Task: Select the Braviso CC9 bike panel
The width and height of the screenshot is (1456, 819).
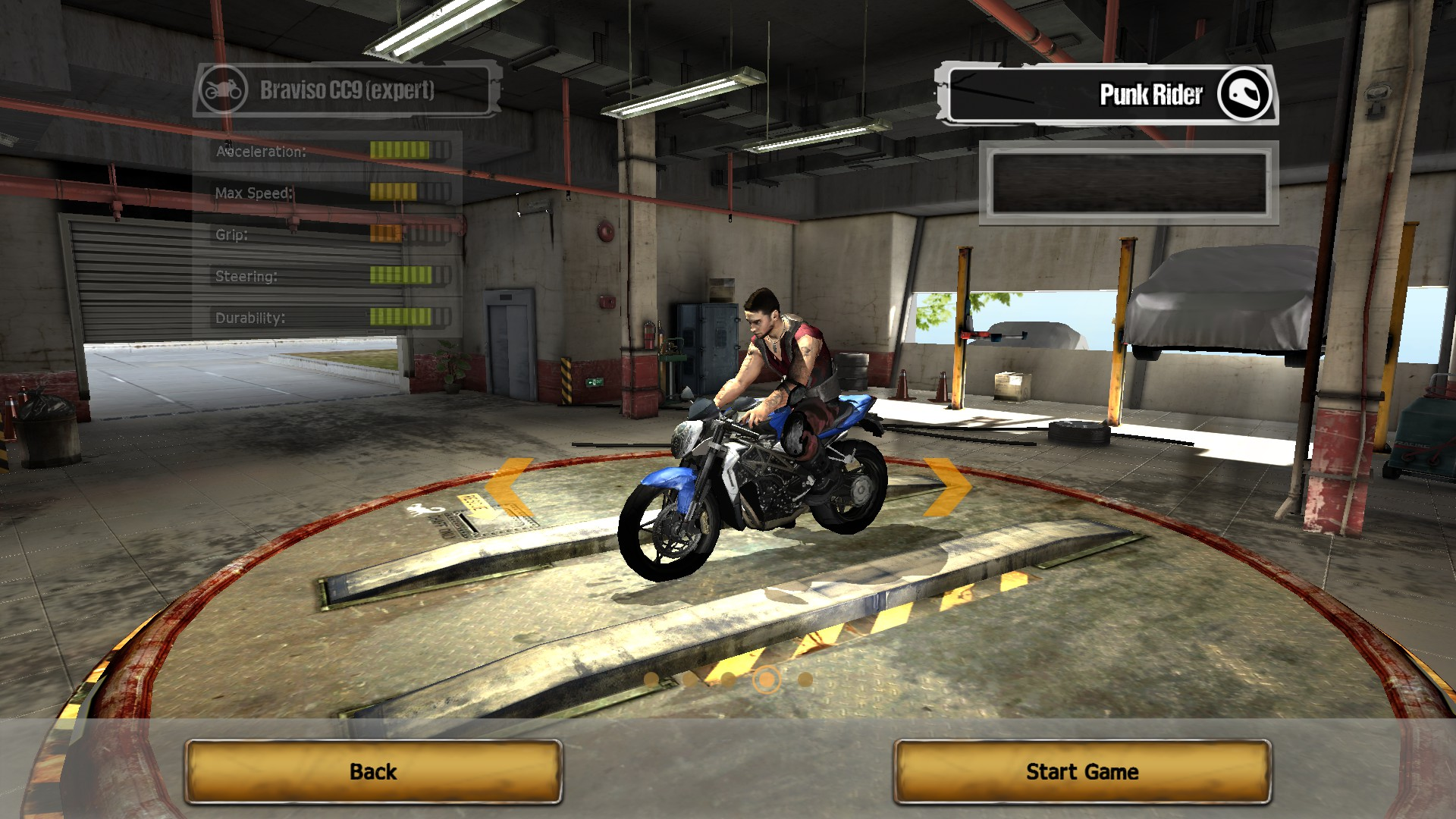Action: tap(347, 90)
